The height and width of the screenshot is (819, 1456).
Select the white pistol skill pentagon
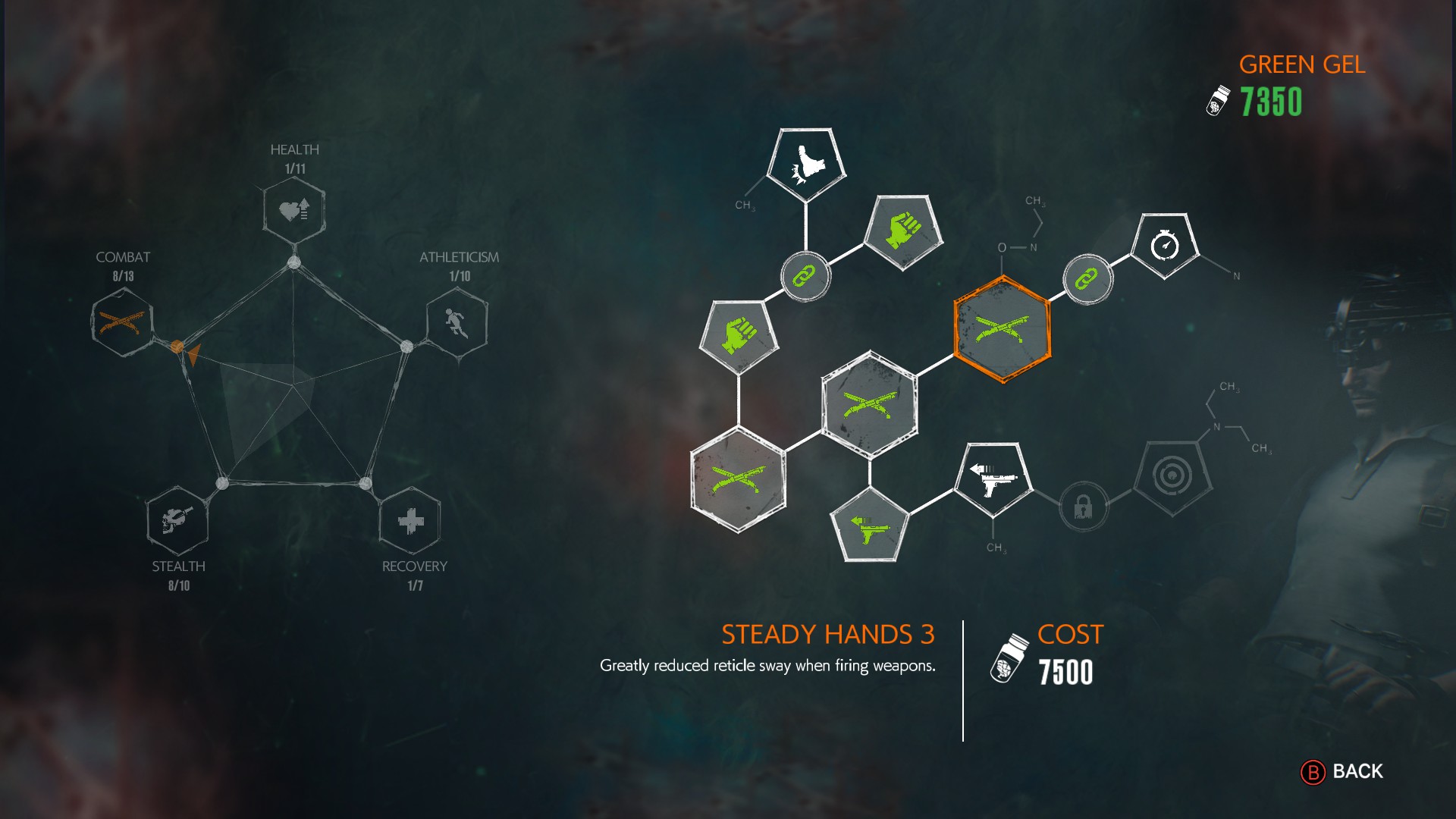(x=993, y=478)
